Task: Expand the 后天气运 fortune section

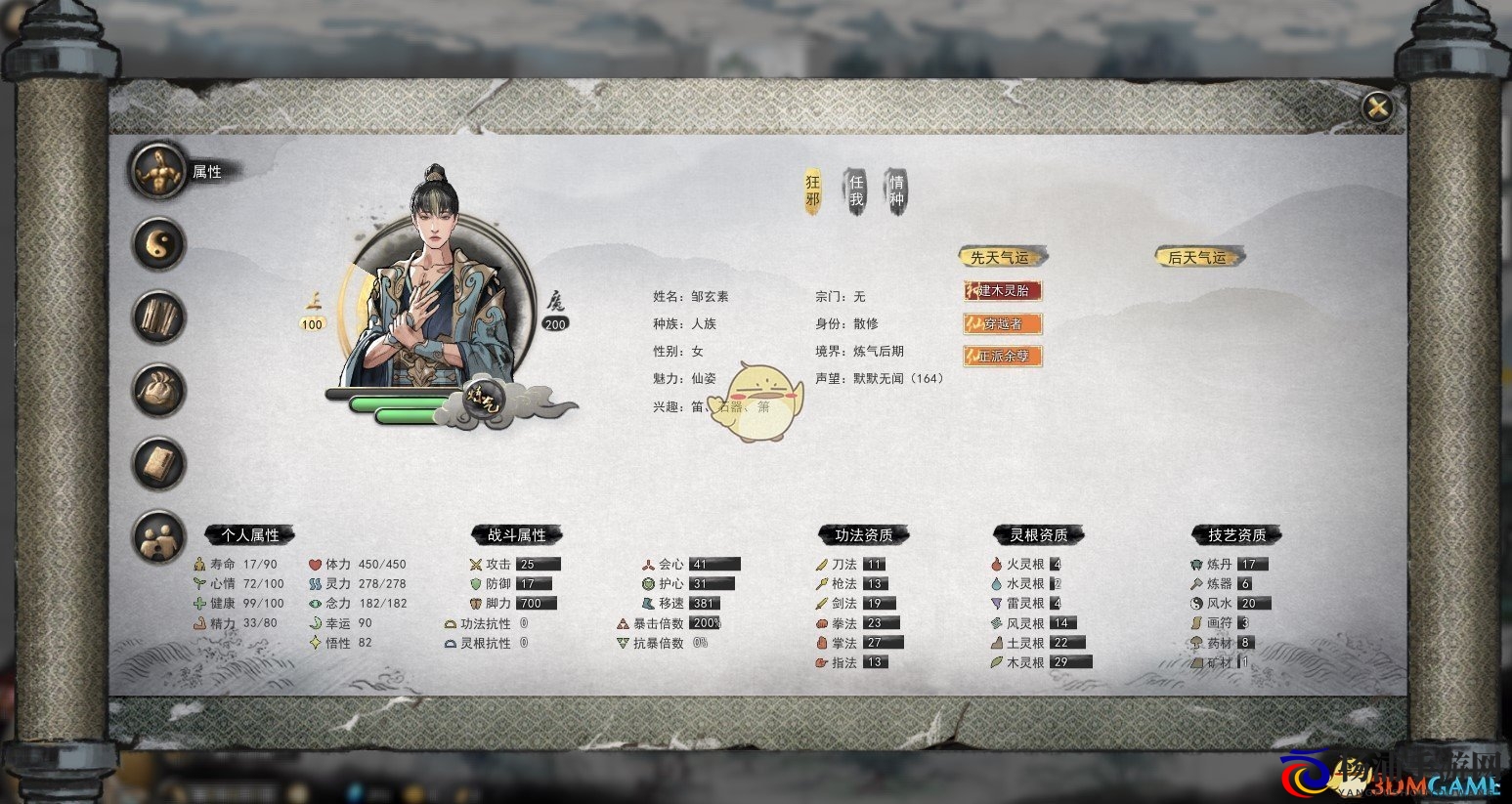Action: (x=1197, y=256)
